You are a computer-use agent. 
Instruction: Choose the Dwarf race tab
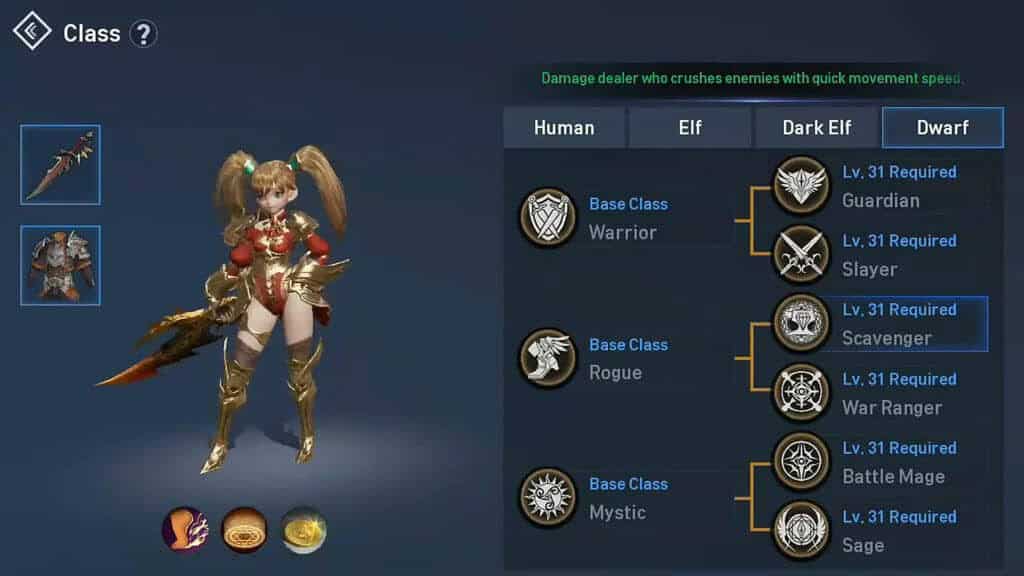942,128
